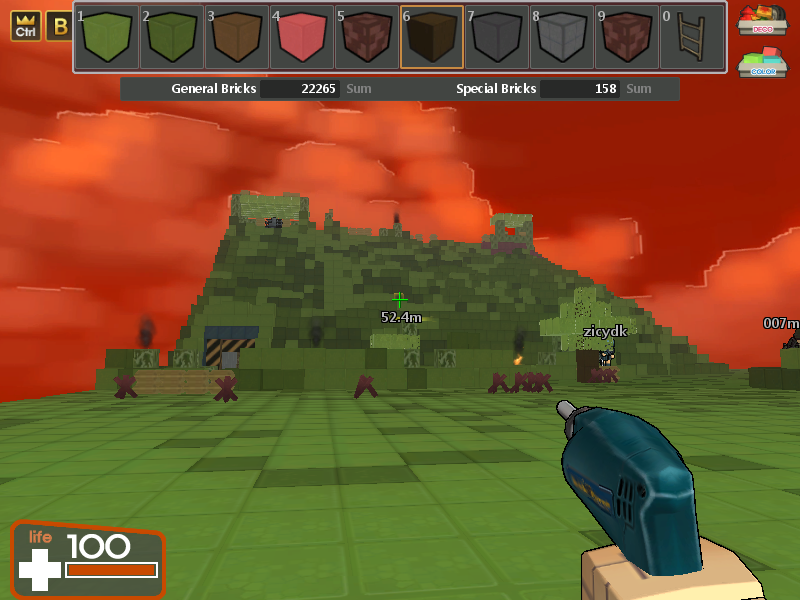The width and height of the screenshot is (800, 600).
Task: Equip the ladder in slot 0
Action: [x=691, y=37]
